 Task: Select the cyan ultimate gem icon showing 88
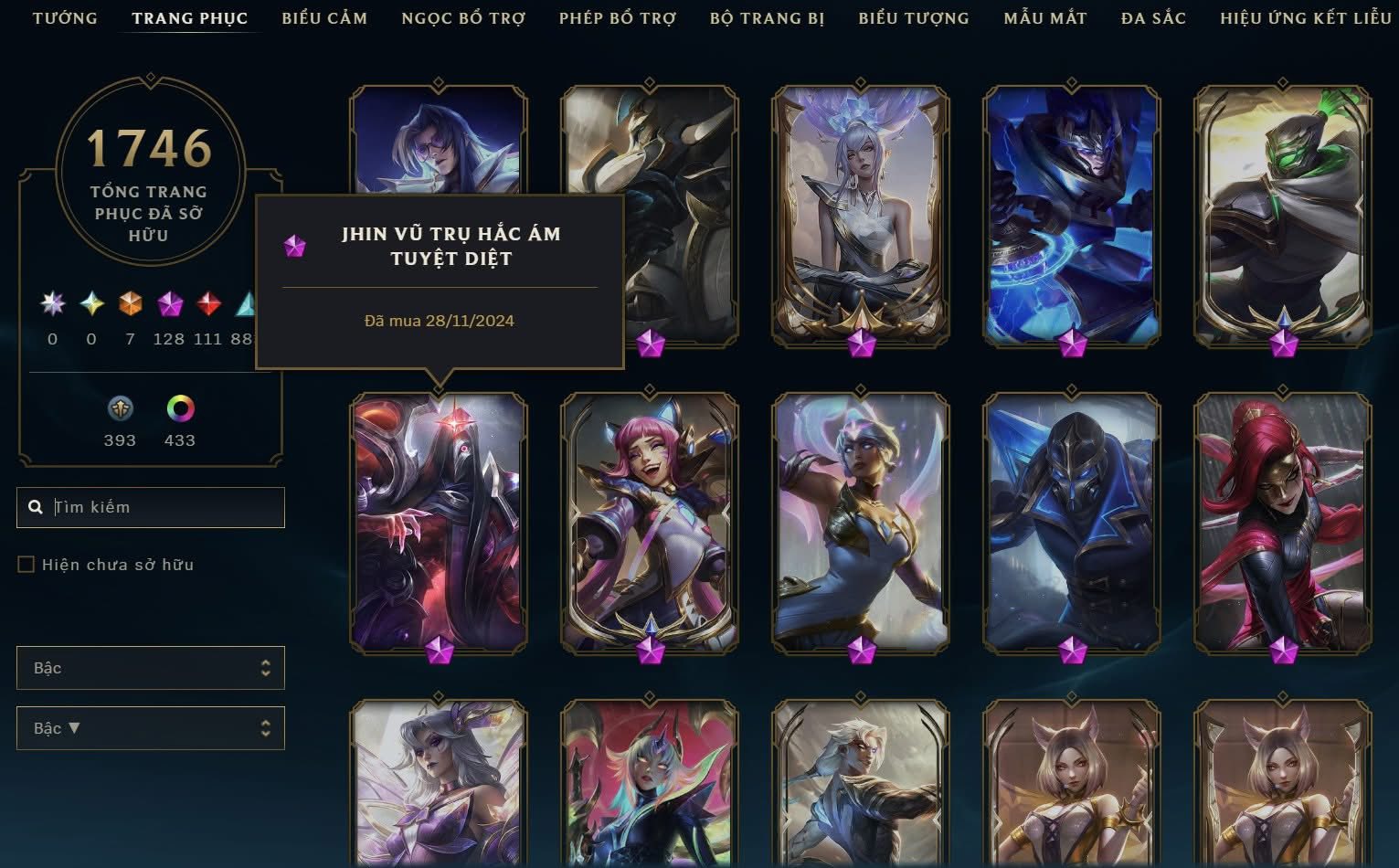(244, 304)
